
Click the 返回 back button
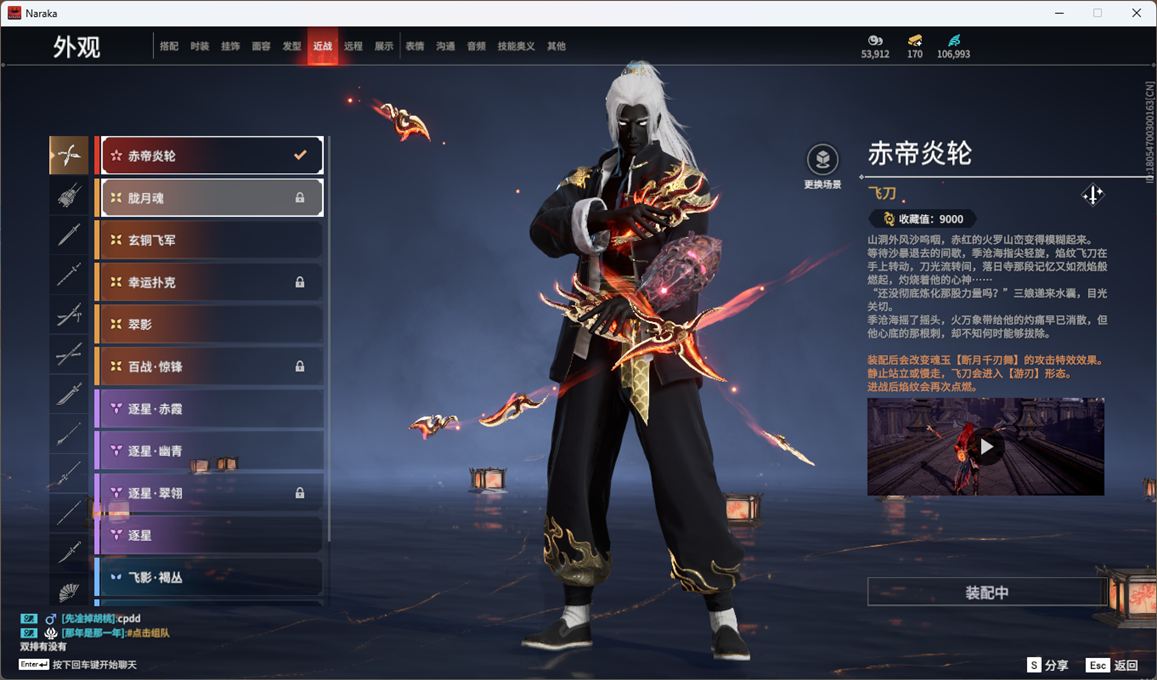(x=1113, y=665)
